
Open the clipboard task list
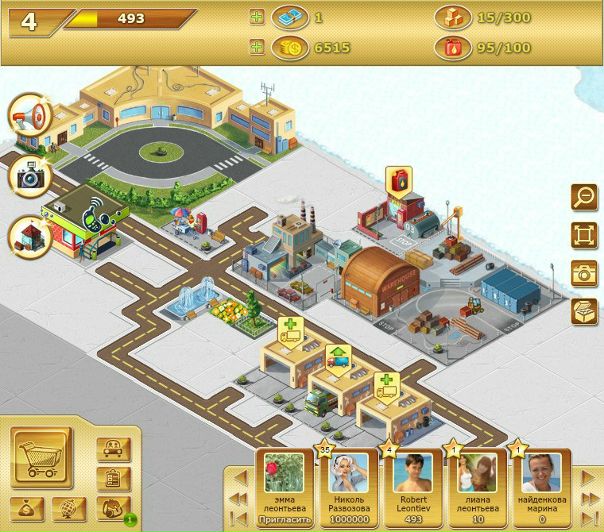point(113,479)
